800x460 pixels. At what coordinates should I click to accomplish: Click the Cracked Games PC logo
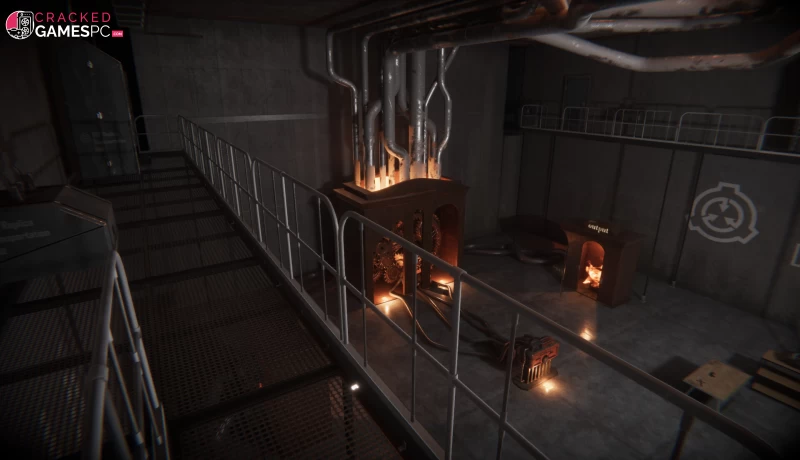[62, 24]
